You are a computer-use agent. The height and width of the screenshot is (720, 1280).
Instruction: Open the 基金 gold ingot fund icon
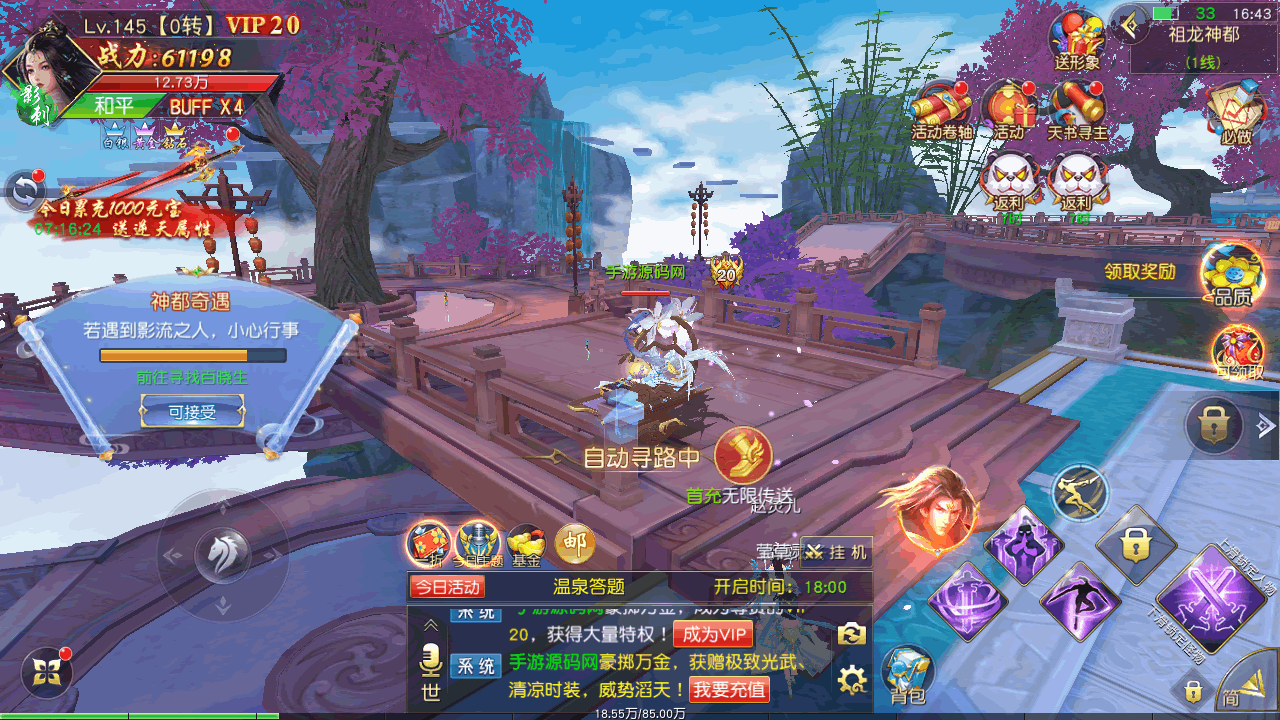point(526,545)
